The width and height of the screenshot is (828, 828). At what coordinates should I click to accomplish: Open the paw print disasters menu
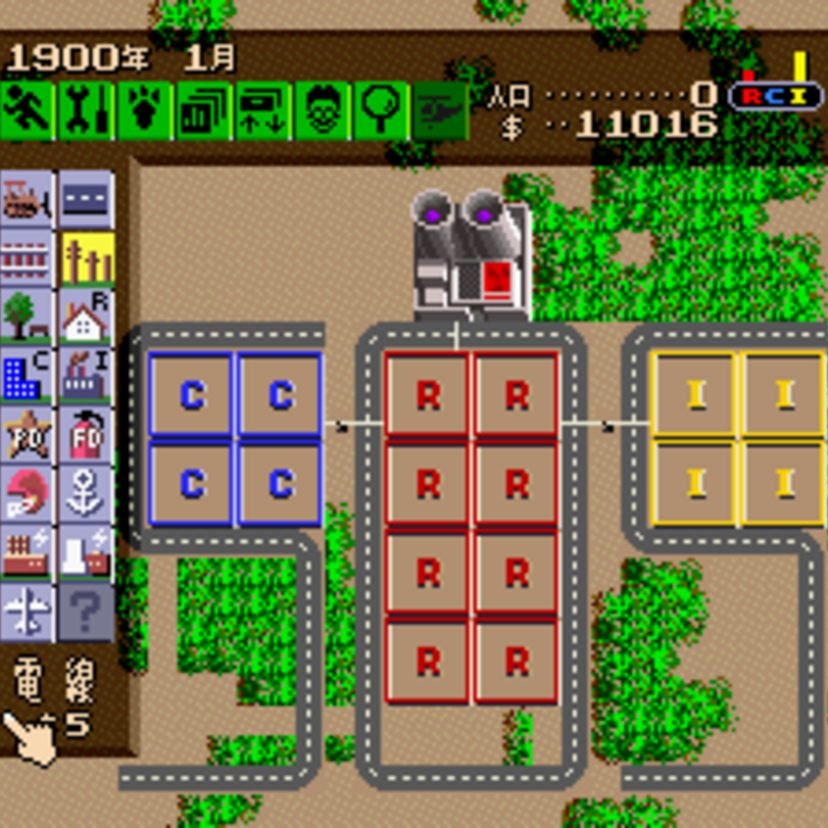click(145, 110)
